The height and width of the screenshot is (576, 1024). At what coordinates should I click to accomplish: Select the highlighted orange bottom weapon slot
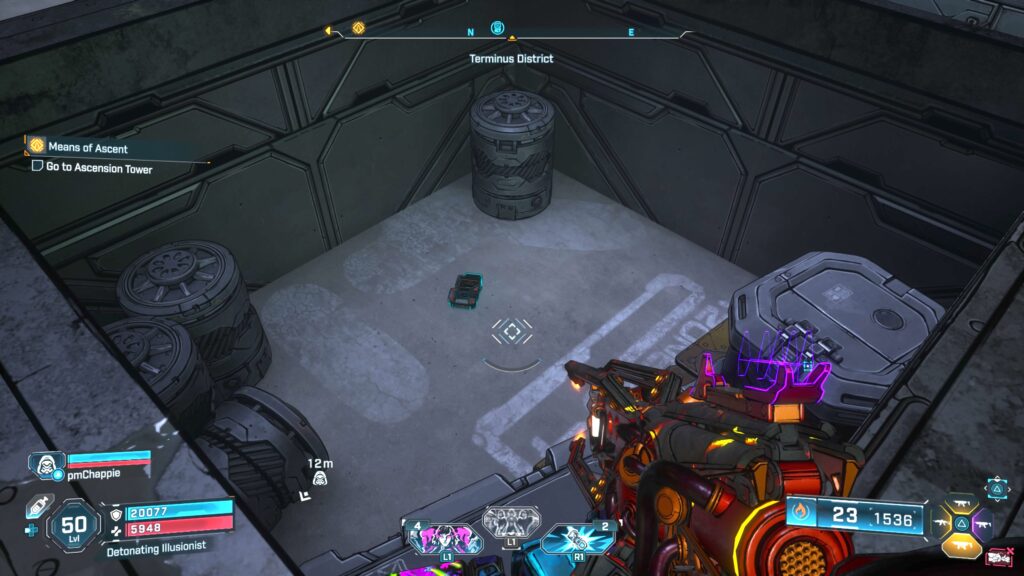click(961, 545)
